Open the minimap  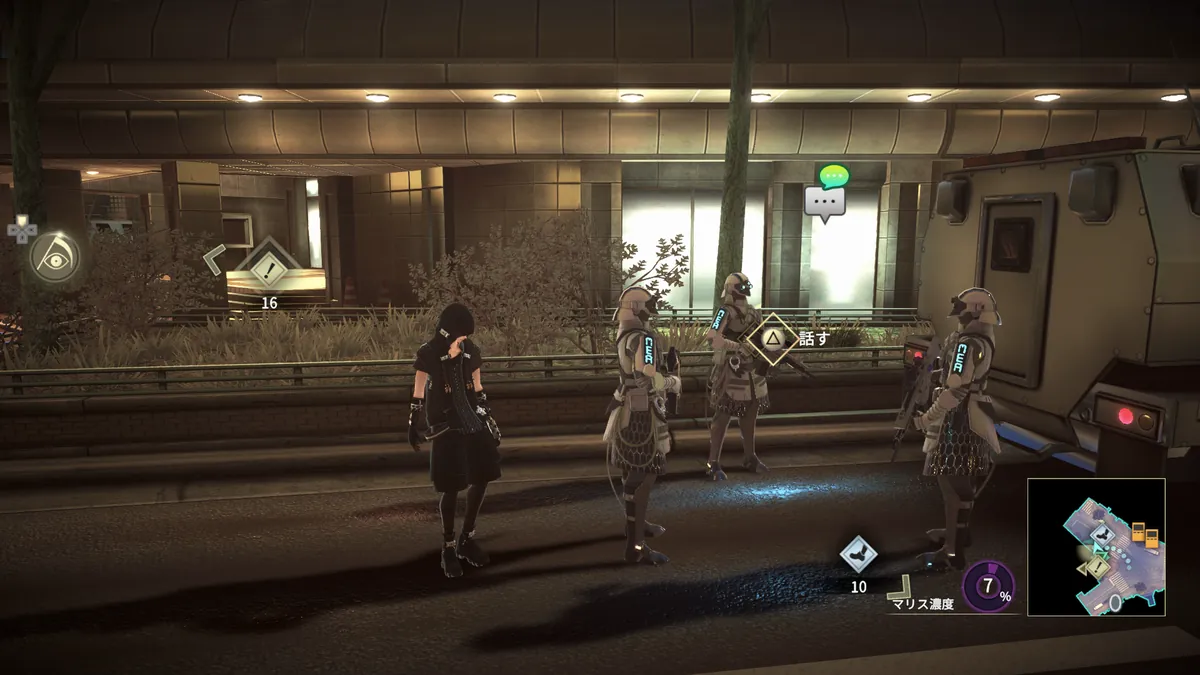click(1096, 547)
